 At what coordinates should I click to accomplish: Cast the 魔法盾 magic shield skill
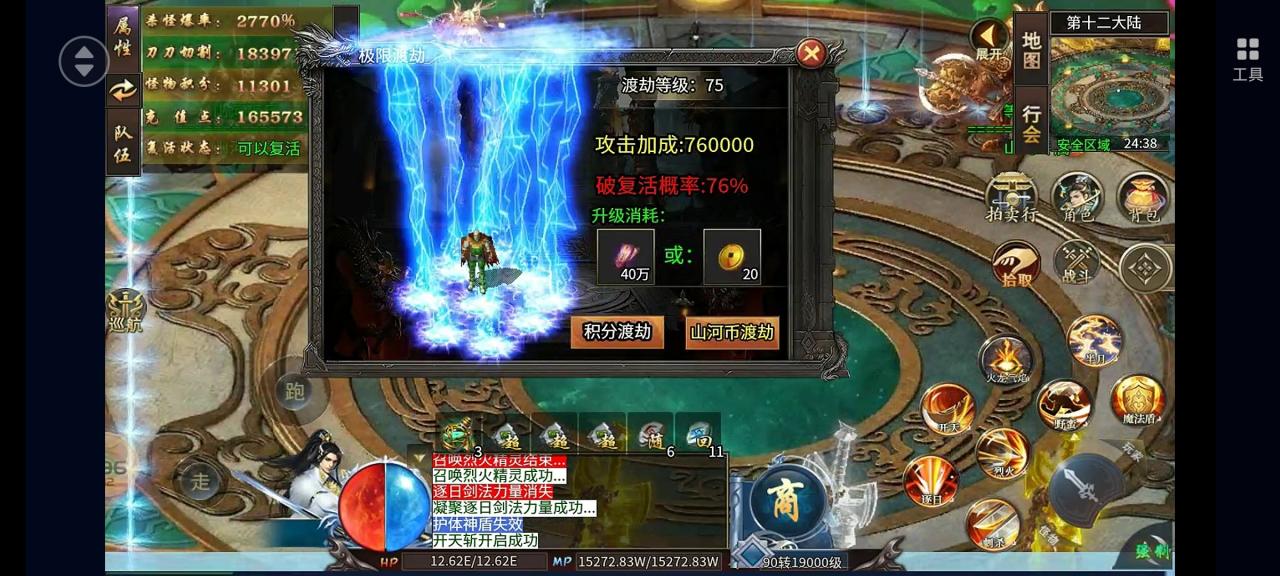pyautogui.click(x=1137, y=400)
